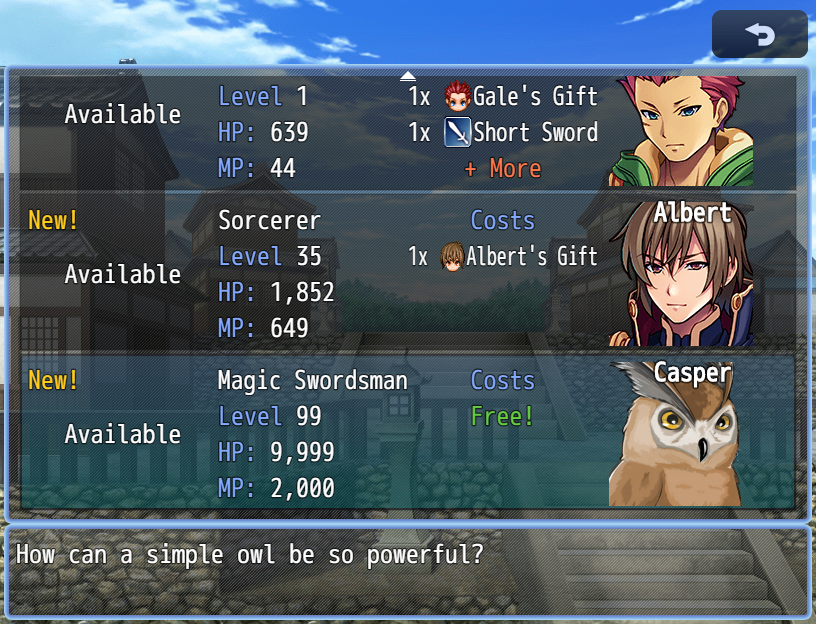Viewport: 816px width, 624px height.
Task: Click the back arrow button
Action: pos(759,35)
